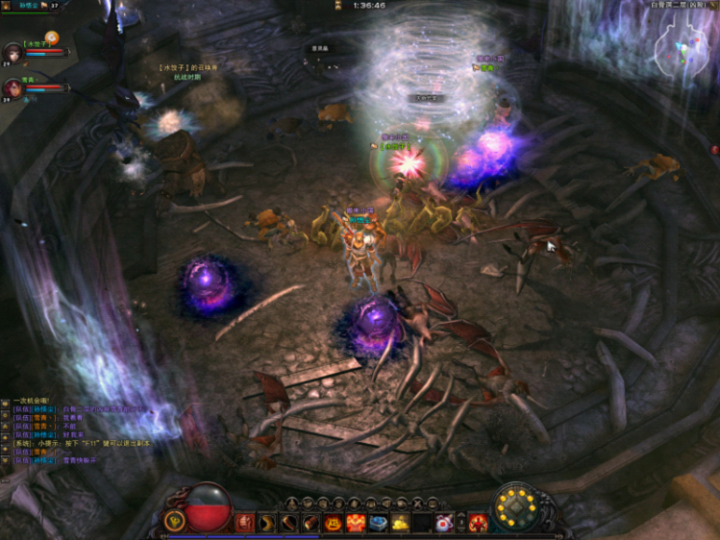Use the red and white potion slot

444,522
